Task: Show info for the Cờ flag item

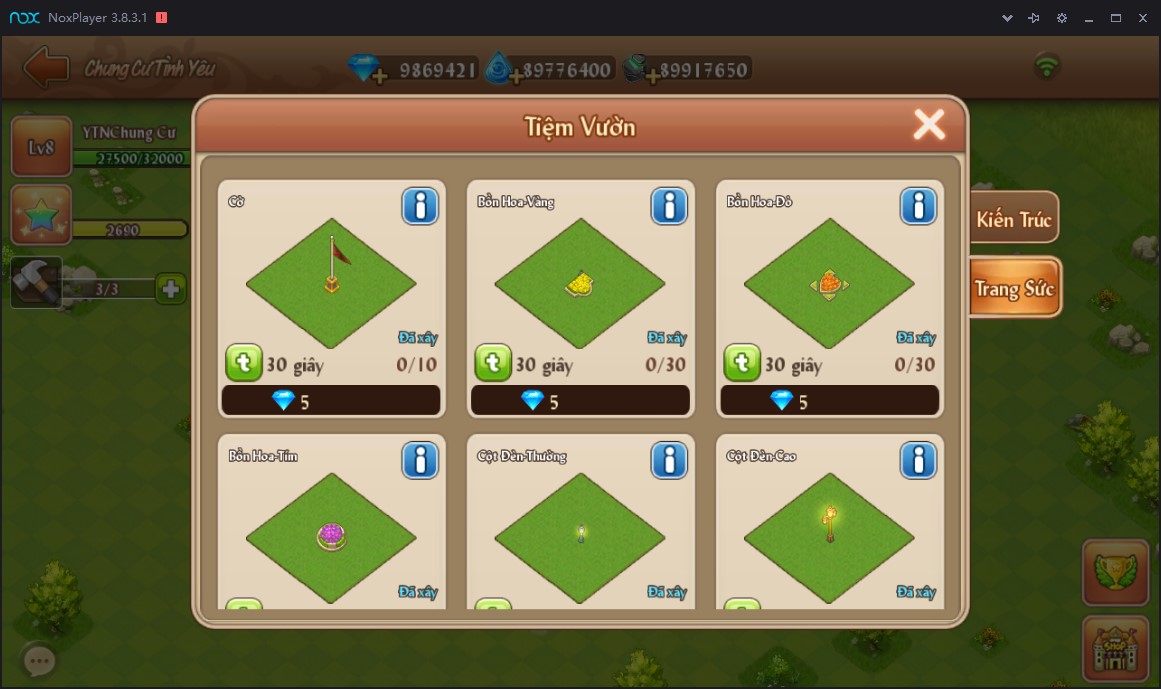Action: coord(420,206)
